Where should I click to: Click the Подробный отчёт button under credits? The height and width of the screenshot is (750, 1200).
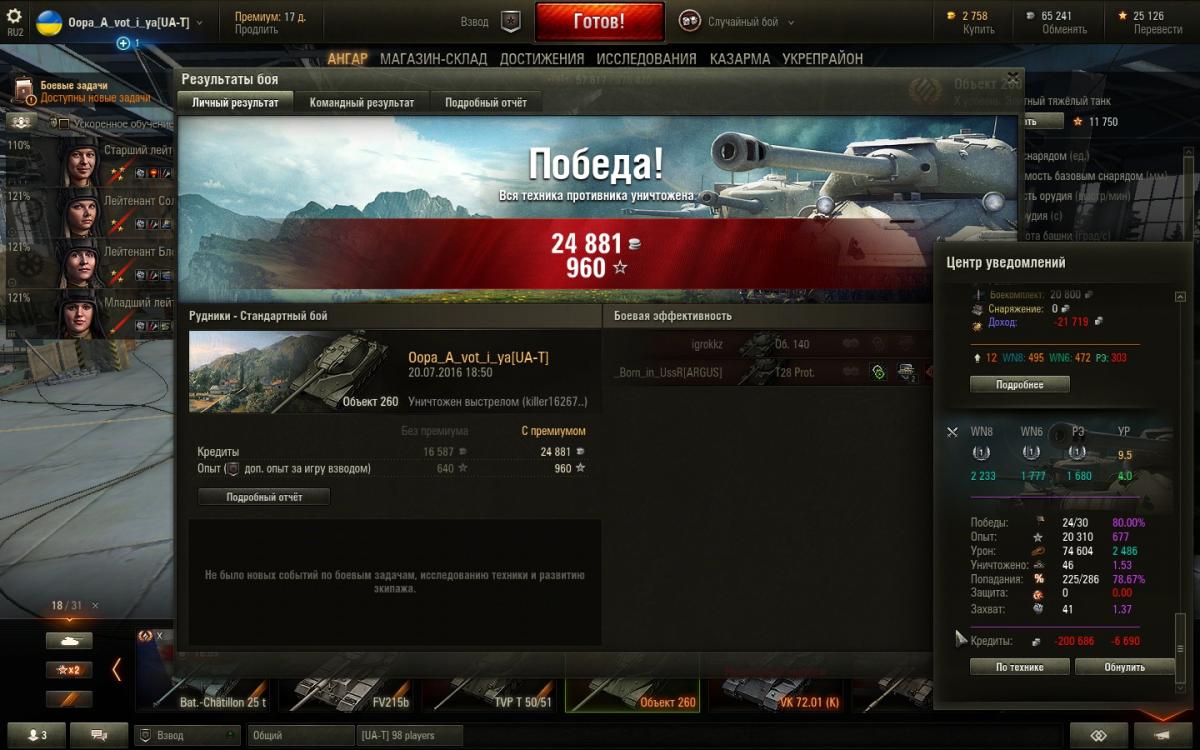pos(264,496)
